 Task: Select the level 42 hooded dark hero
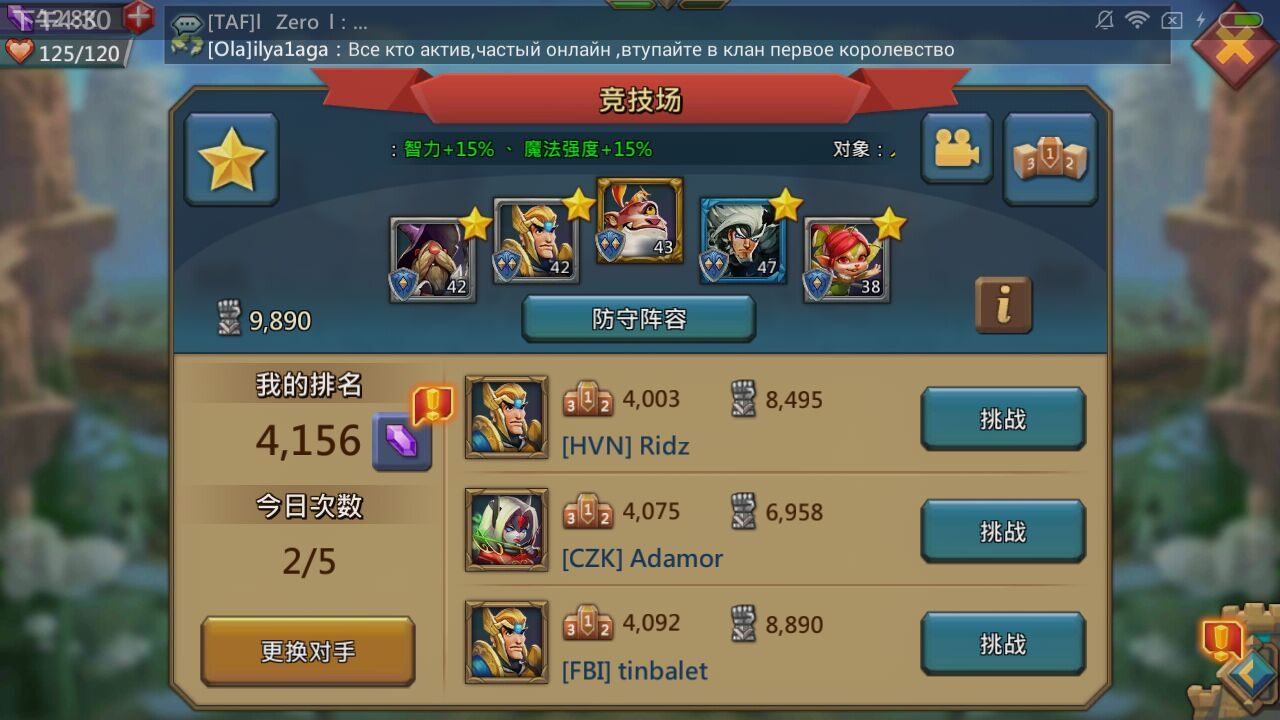[x=432, y=259]
